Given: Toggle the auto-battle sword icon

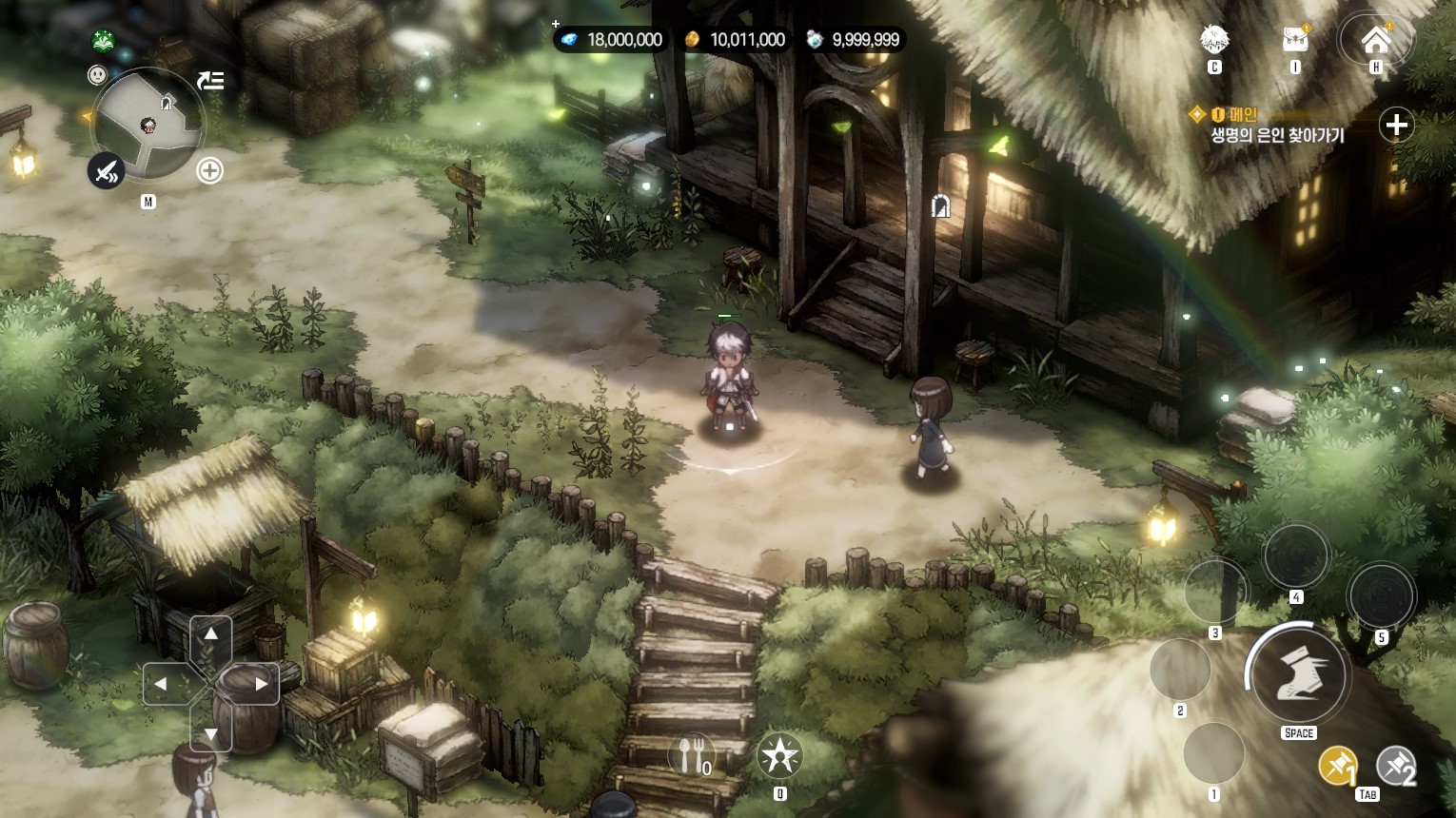Looking at the screenshot, I should click(107, 171).
